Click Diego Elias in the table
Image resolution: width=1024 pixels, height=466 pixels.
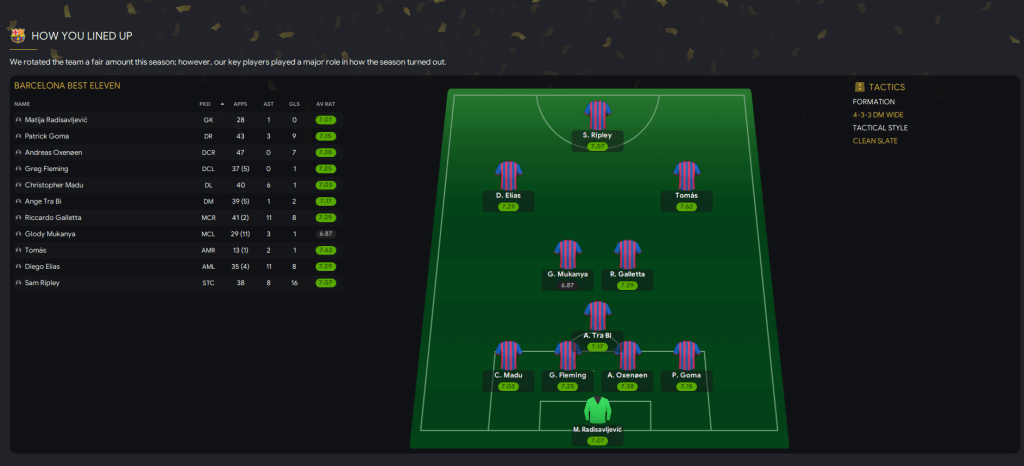point(44,267)
